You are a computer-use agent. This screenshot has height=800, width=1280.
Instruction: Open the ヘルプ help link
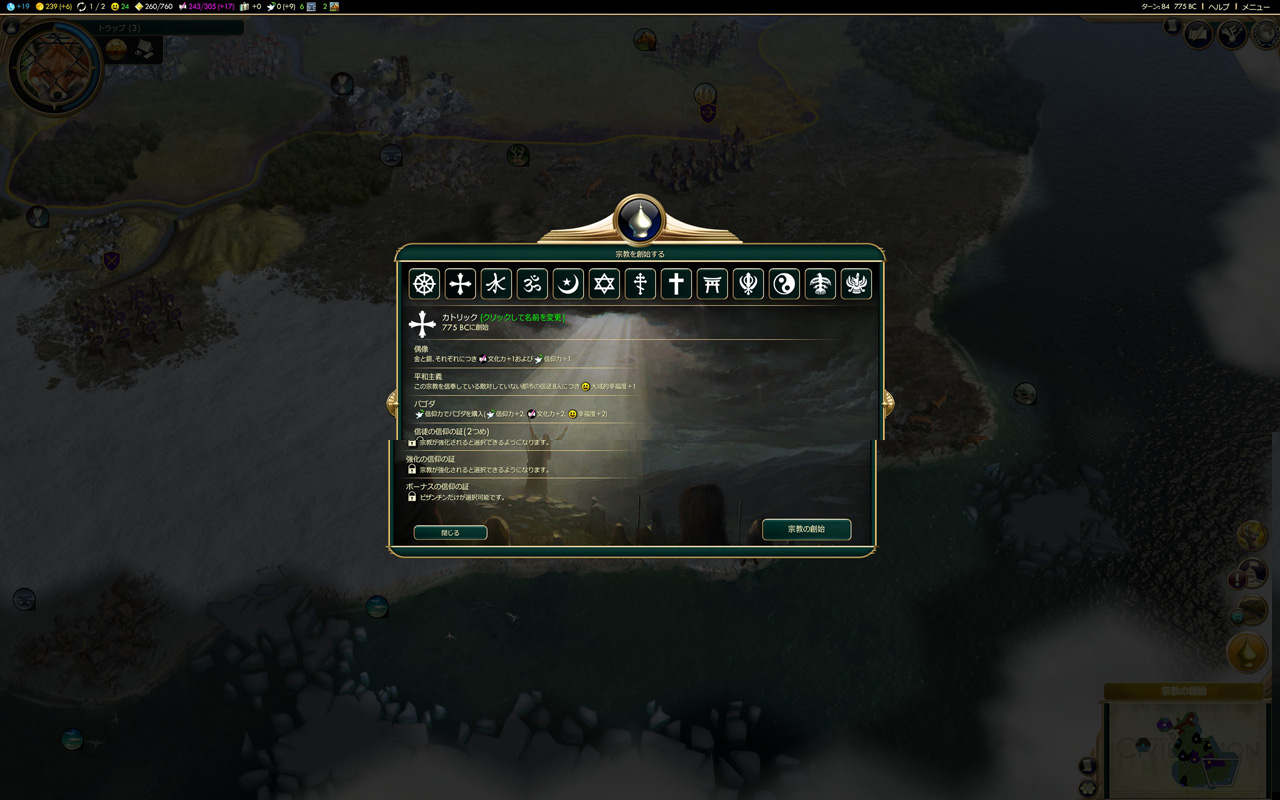pyautogui.click(x=1218, y=6)
